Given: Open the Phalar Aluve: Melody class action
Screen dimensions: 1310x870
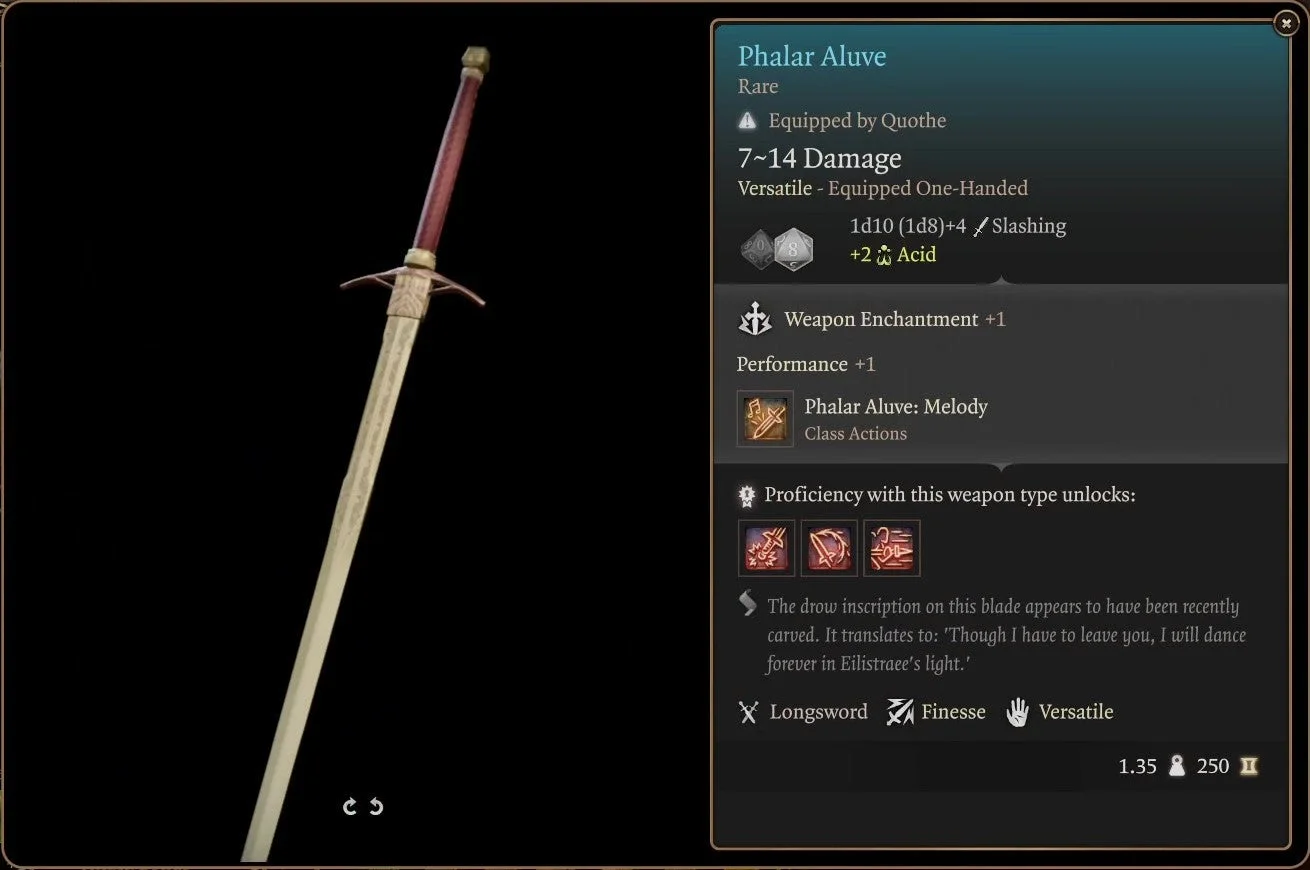Looking at the screenshot, I should [766, 418].
